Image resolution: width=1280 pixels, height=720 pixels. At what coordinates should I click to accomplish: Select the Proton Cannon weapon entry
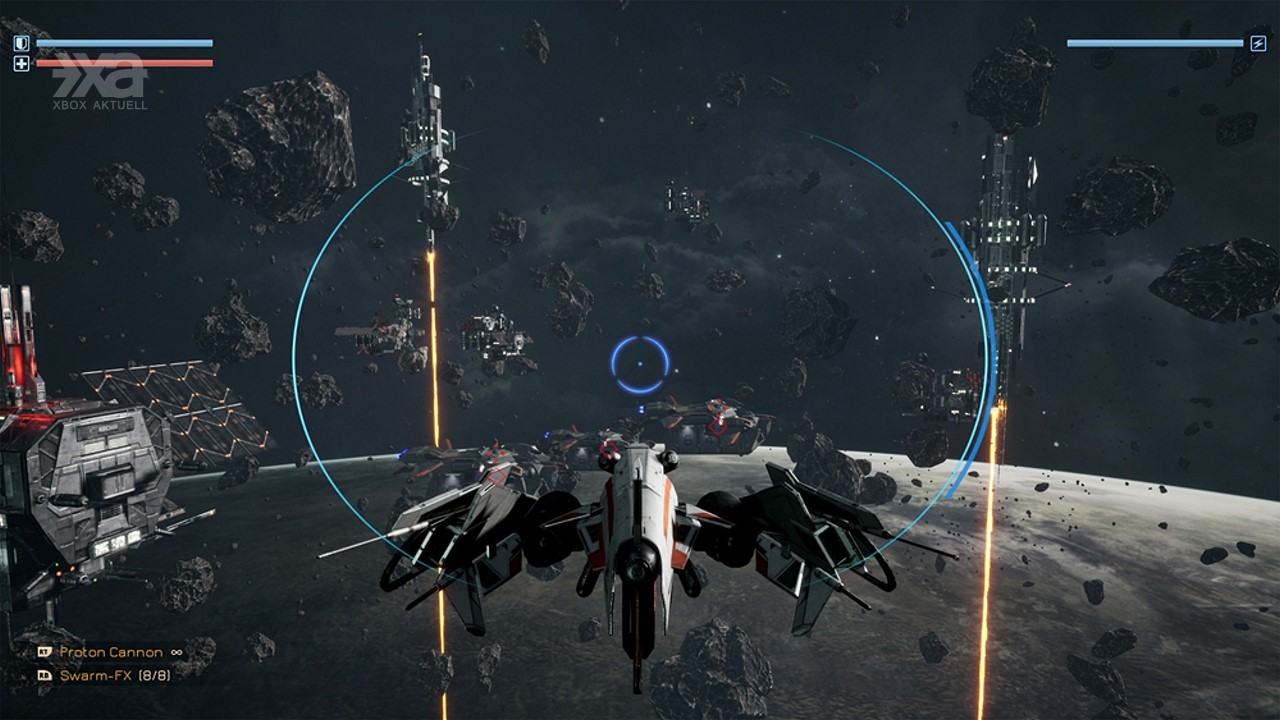pyautogui.click(x=110, y=652)
